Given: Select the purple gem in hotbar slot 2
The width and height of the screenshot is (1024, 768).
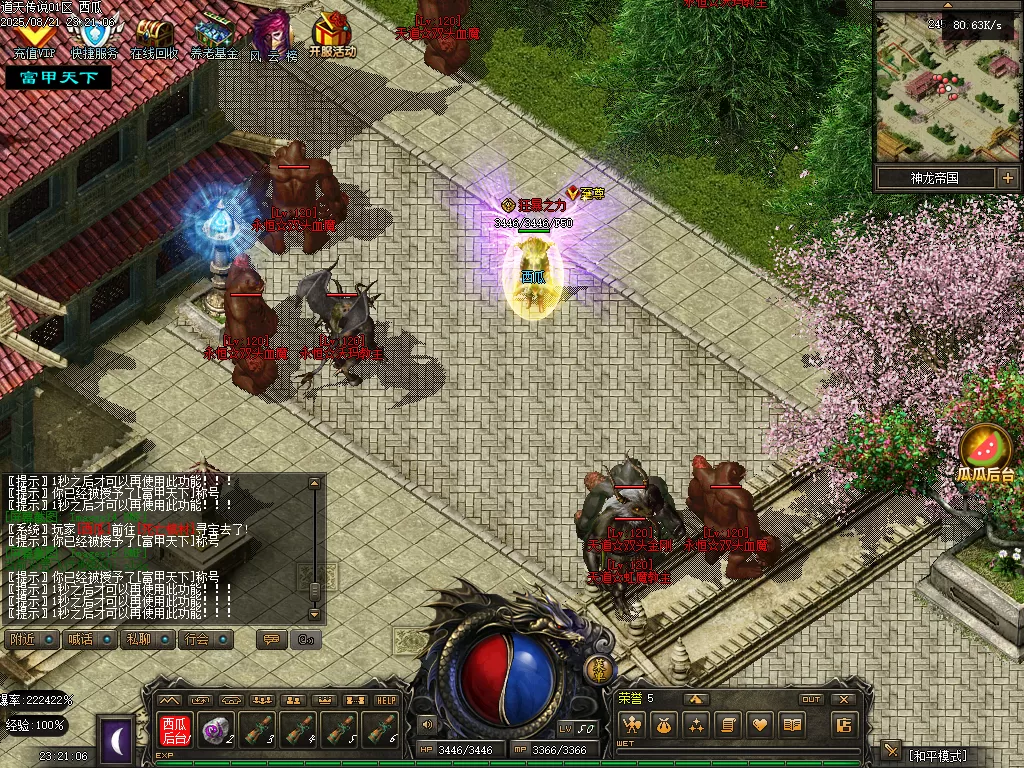Looking at the screenshot, I should point(216,730).
